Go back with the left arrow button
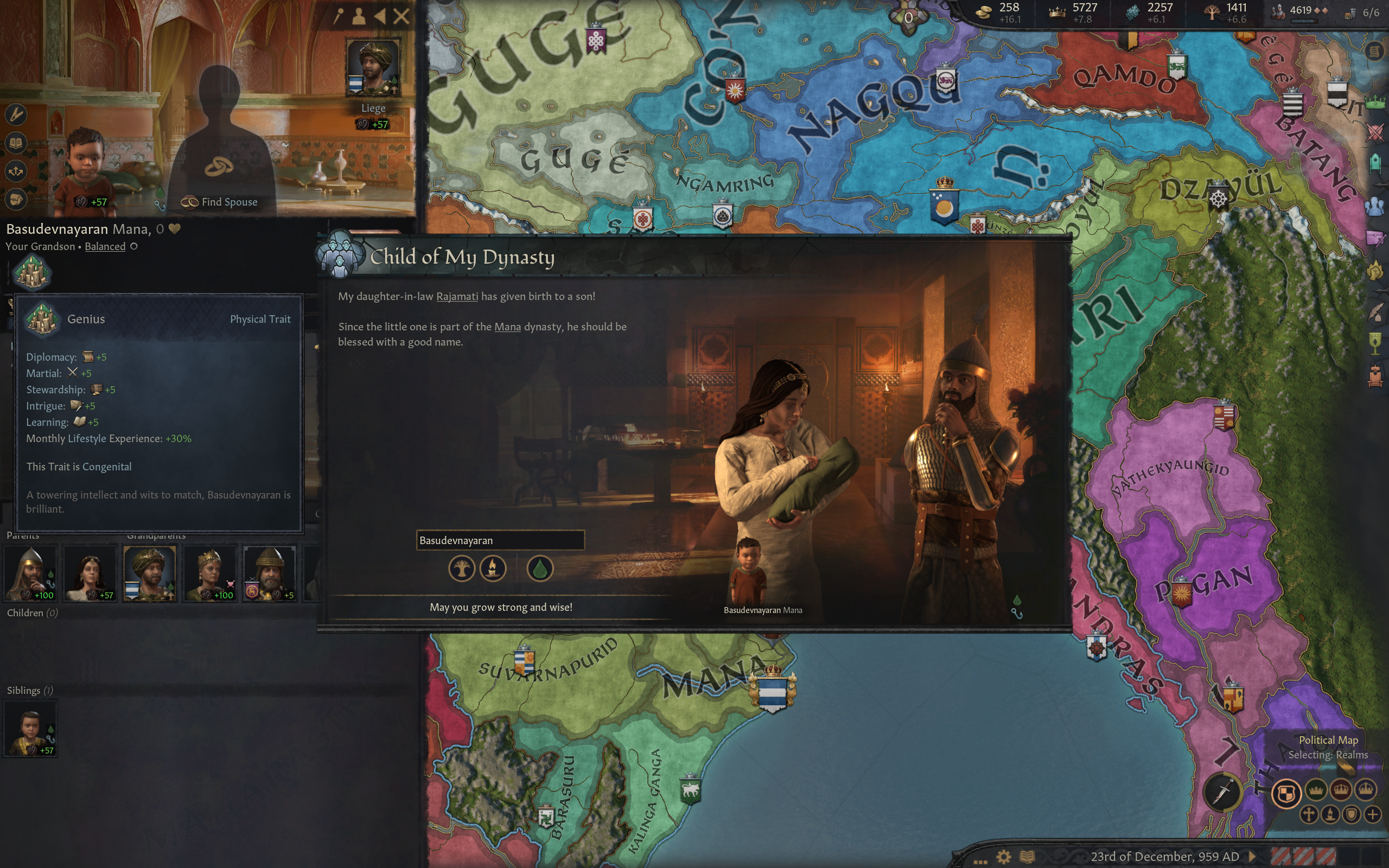This screenshot has width=1389, height=868. pyautogui.click(x=380, y=16)
